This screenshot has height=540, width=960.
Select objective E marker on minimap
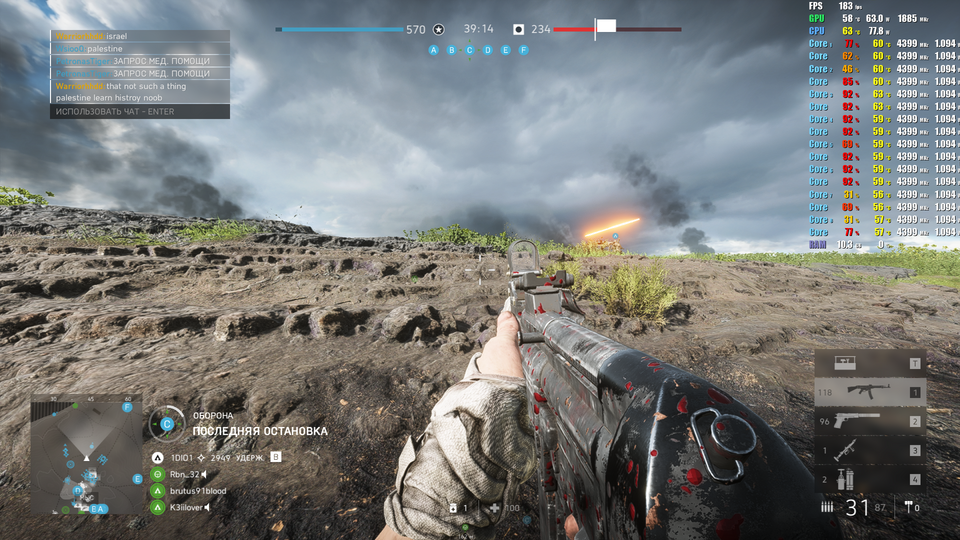click(x=138, y=479)
